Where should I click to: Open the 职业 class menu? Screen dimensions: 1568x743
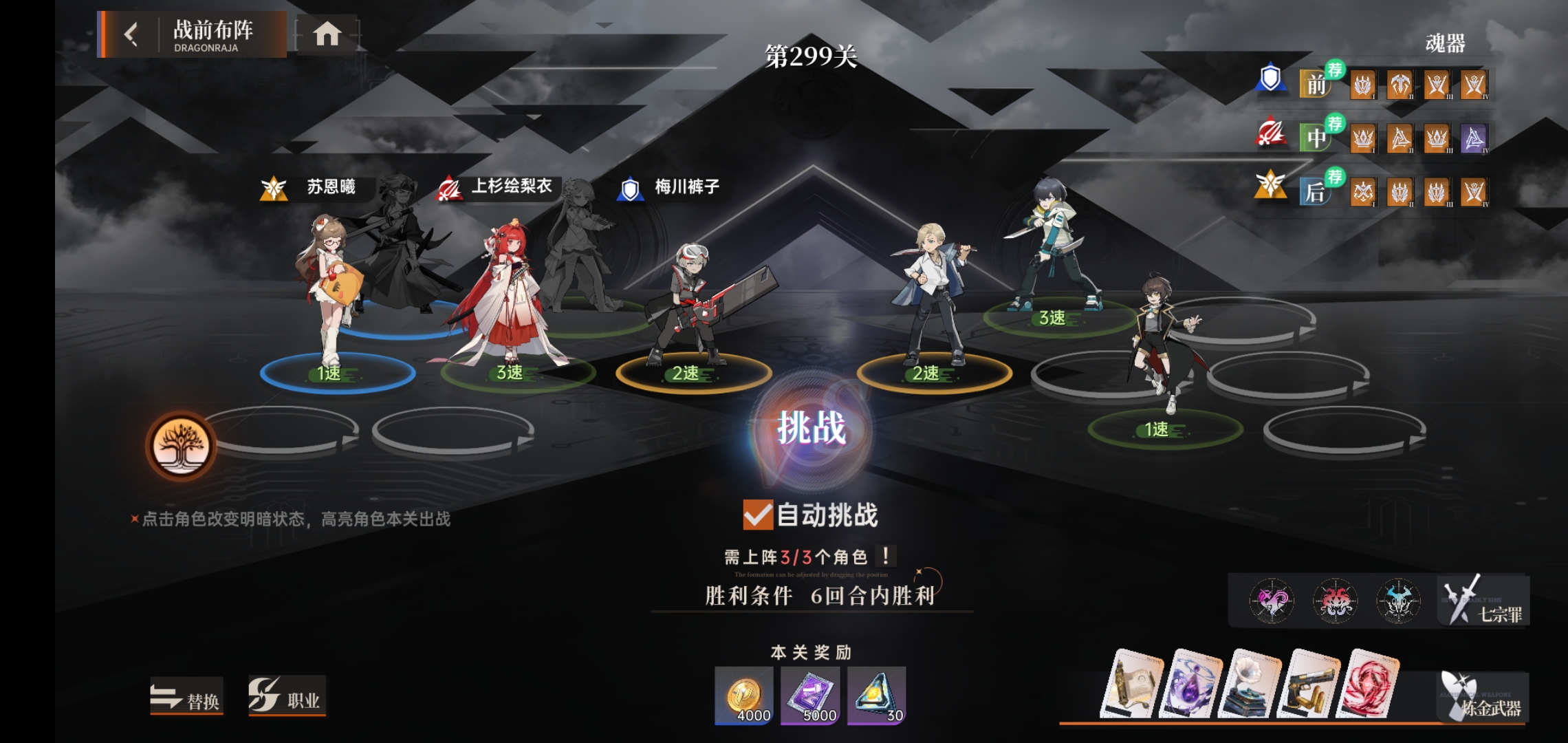coord(286,698)
